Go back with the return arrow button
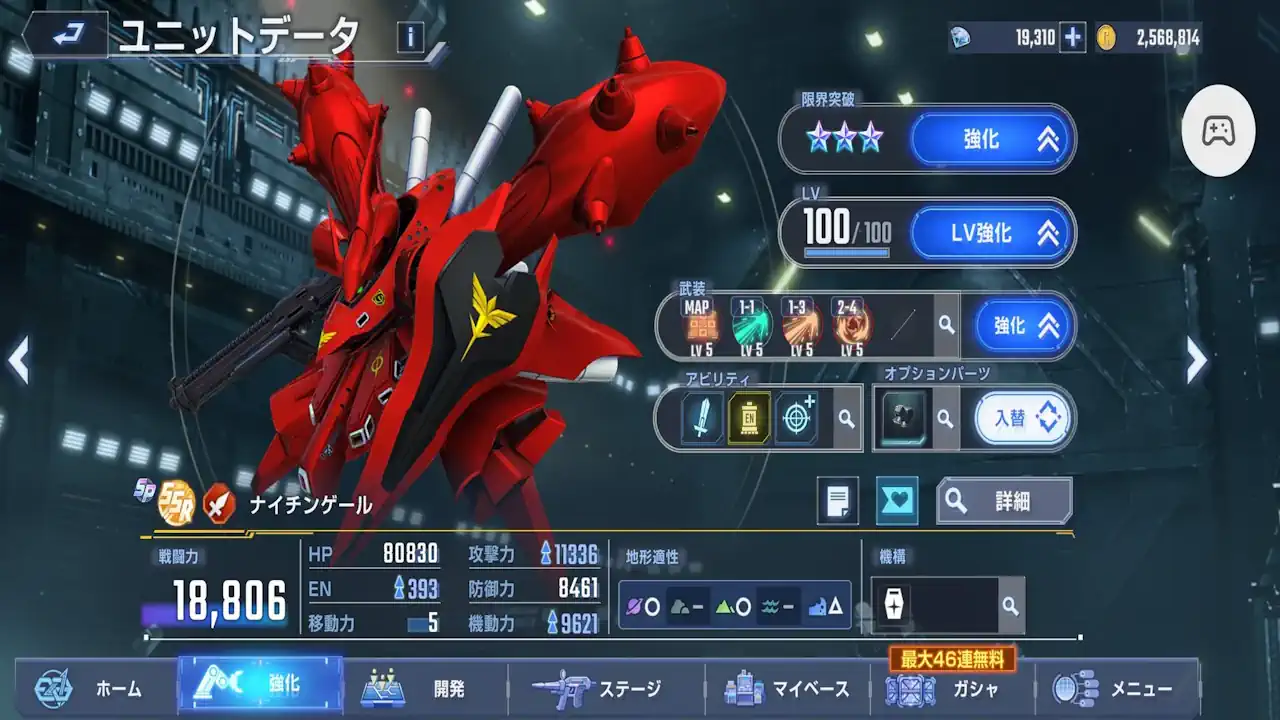Viewport: 1280px width, 720px height. coord(68,36)
